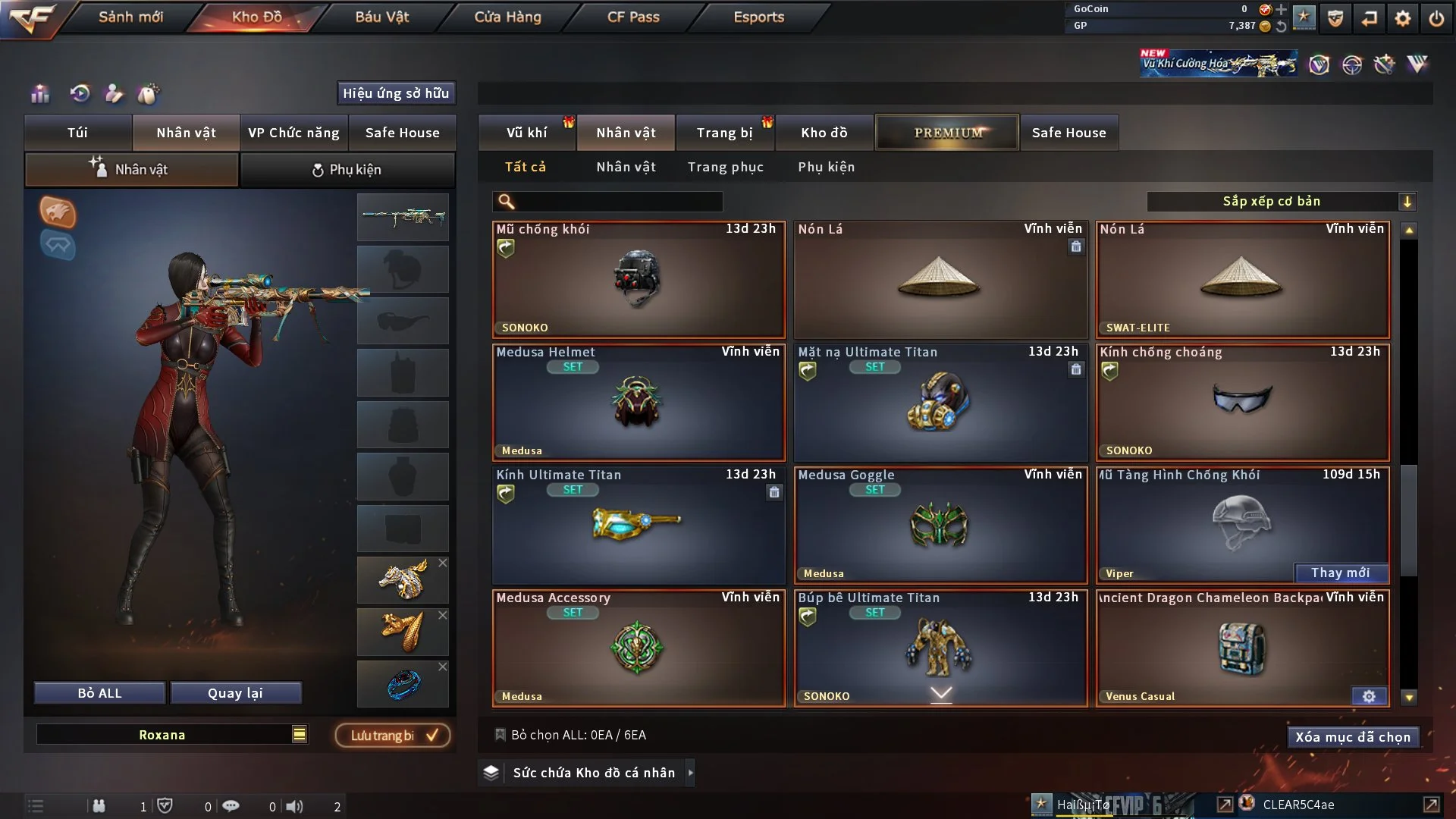
Task: Click the gear on Ancient Dragon Chameleon Backpack card
Action: click(1369, 695)
